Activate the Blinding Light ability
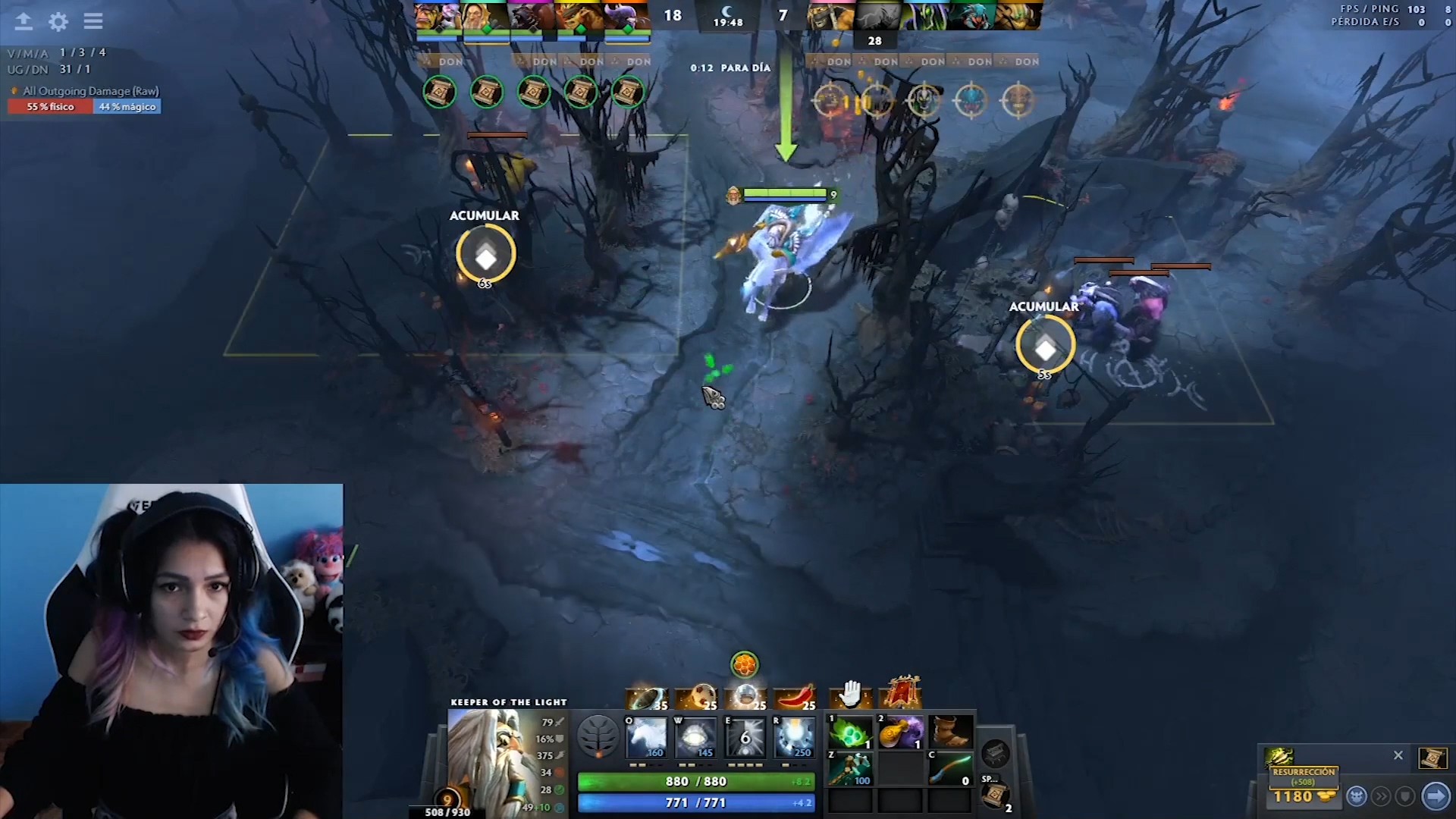1456x819 pixels. pos(695,736)
